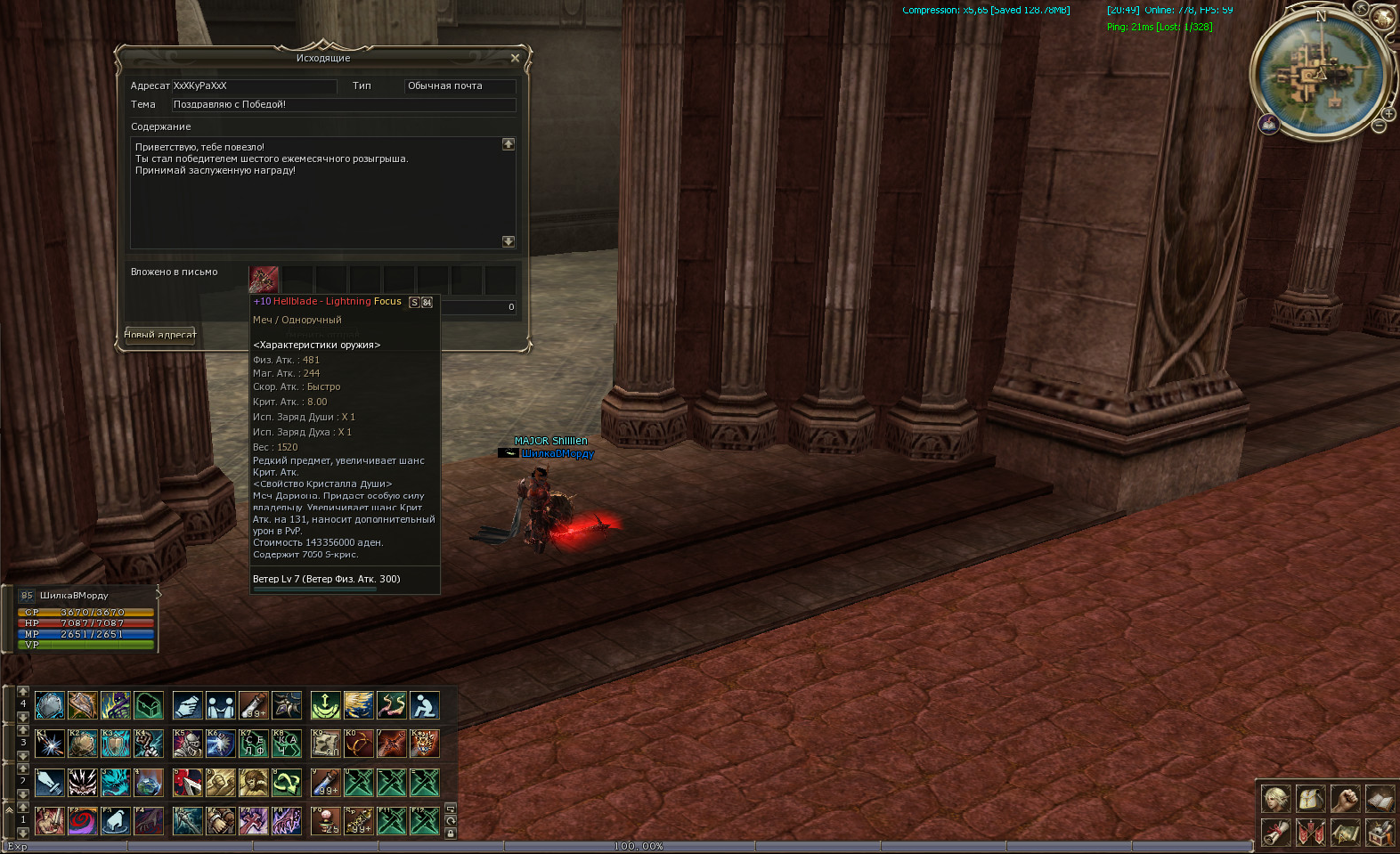Open the actions fist icon
Screen dimensions: 1400x854
pyautogui.click(x=1345, y=799)
